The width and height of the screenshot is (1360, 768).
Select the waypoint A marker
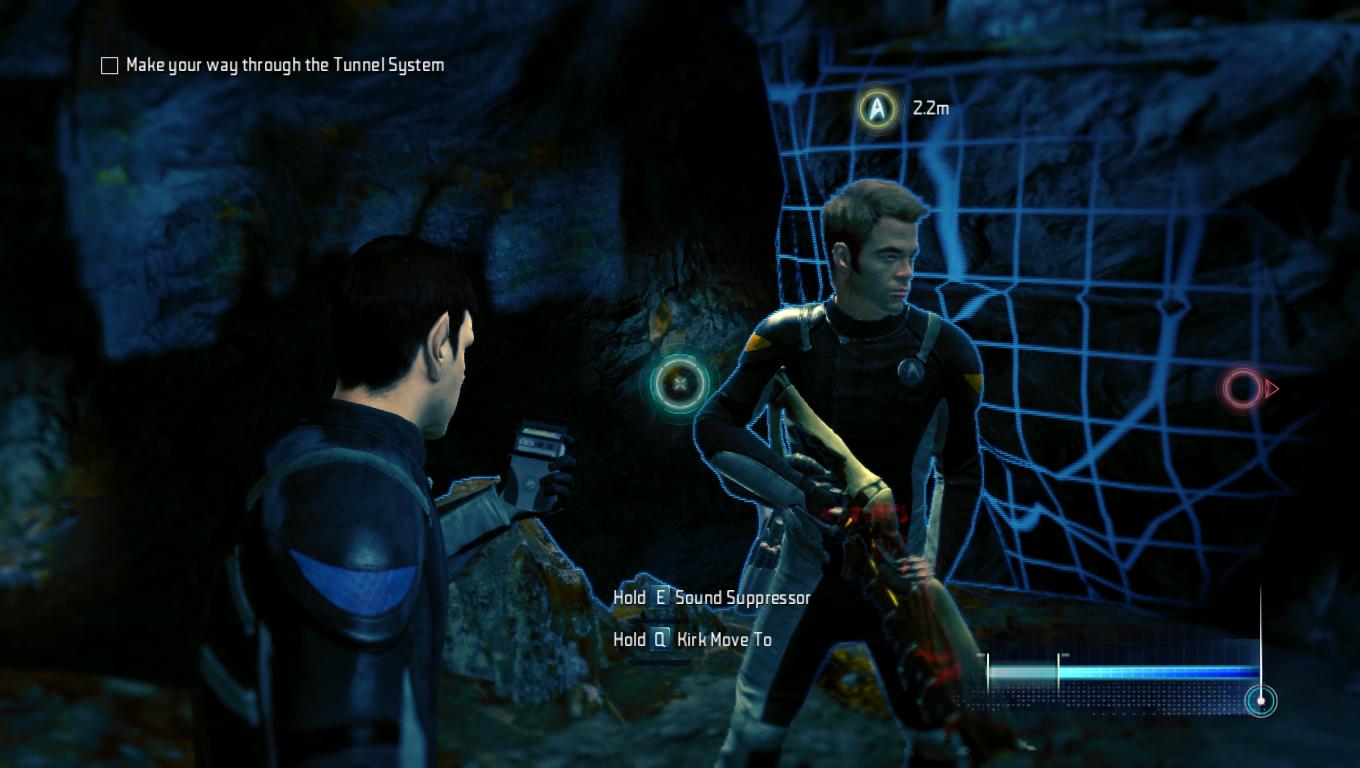click(877, 108)
